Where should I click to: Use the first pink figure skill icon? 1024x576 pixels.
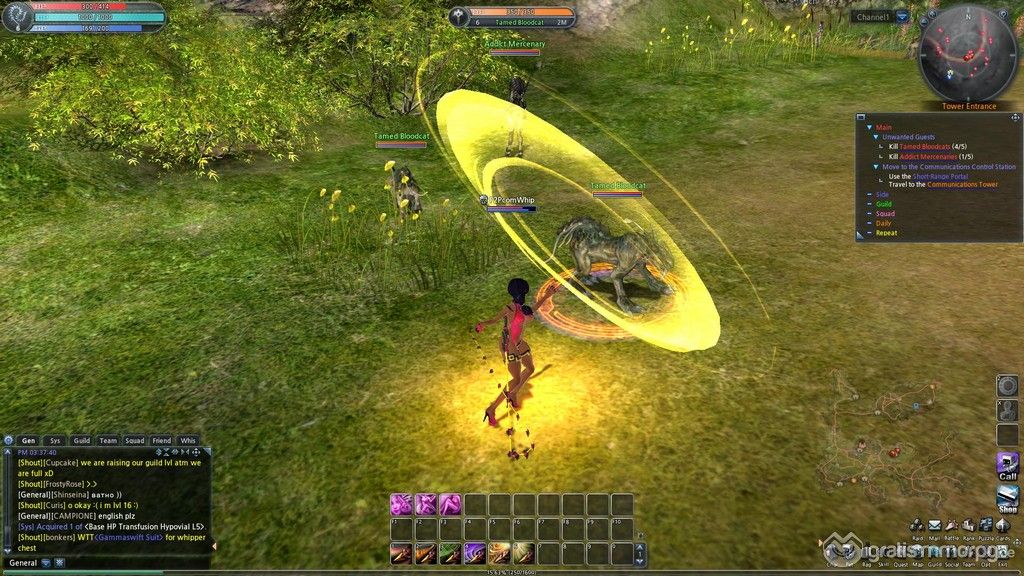(x=402, y=504)
